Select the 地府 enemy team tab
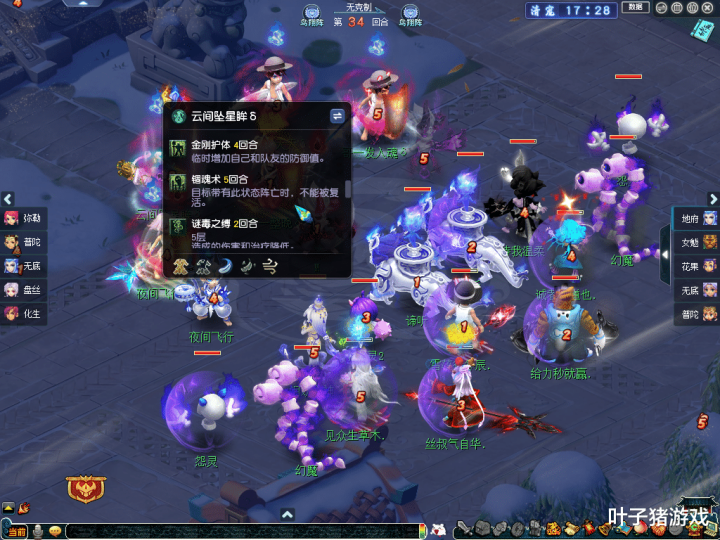The height and width of the screenshot is (540, 720). click(697, 218)
